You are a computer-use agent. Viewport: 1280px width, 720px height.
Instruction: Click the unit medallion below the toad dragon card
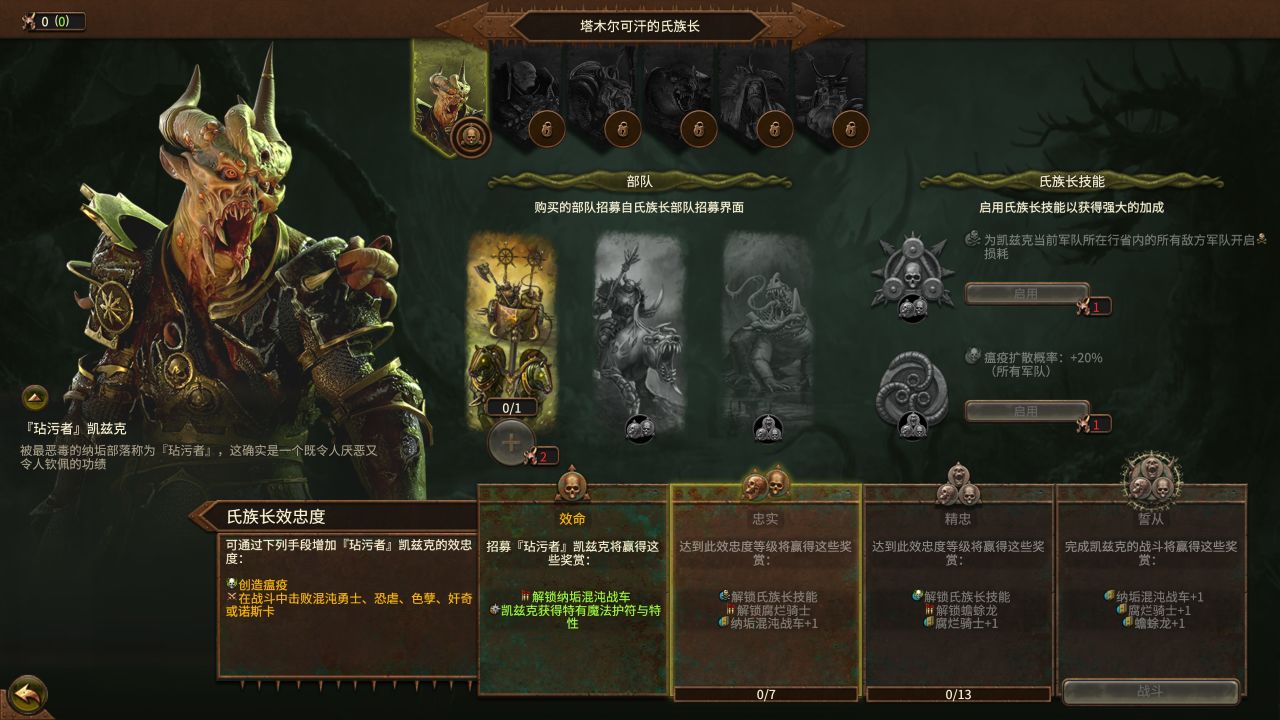click(x=770, y=428)
